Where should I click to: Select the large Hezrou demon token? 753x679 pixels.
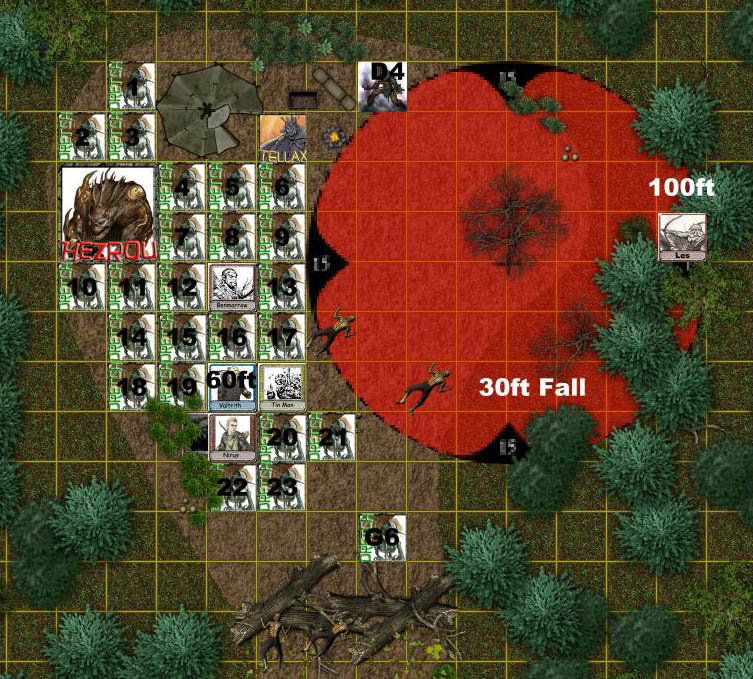(x=108, y=213)
